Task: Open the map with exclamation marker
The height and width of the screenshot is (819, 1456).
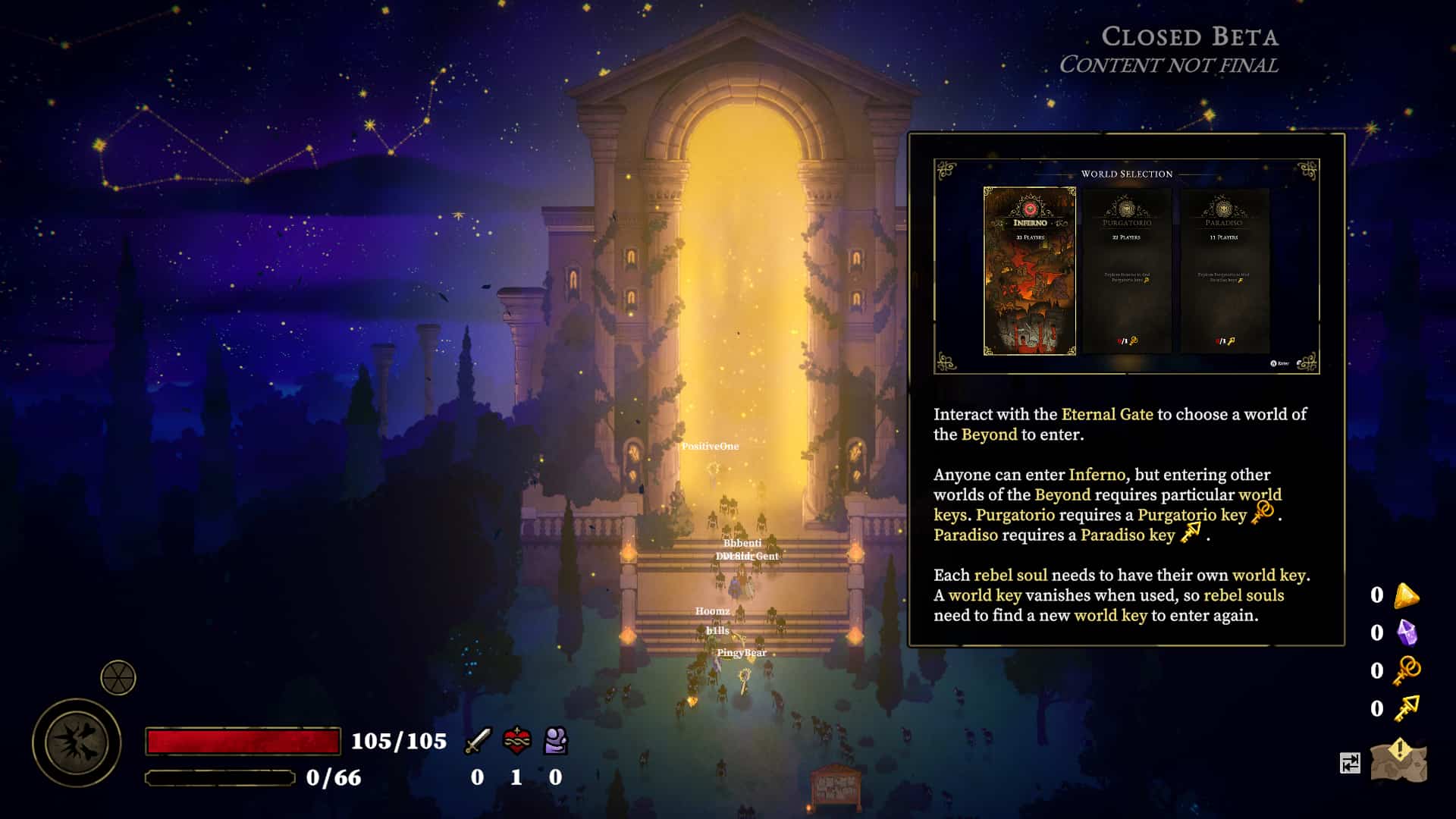Action: [1399, 761]
